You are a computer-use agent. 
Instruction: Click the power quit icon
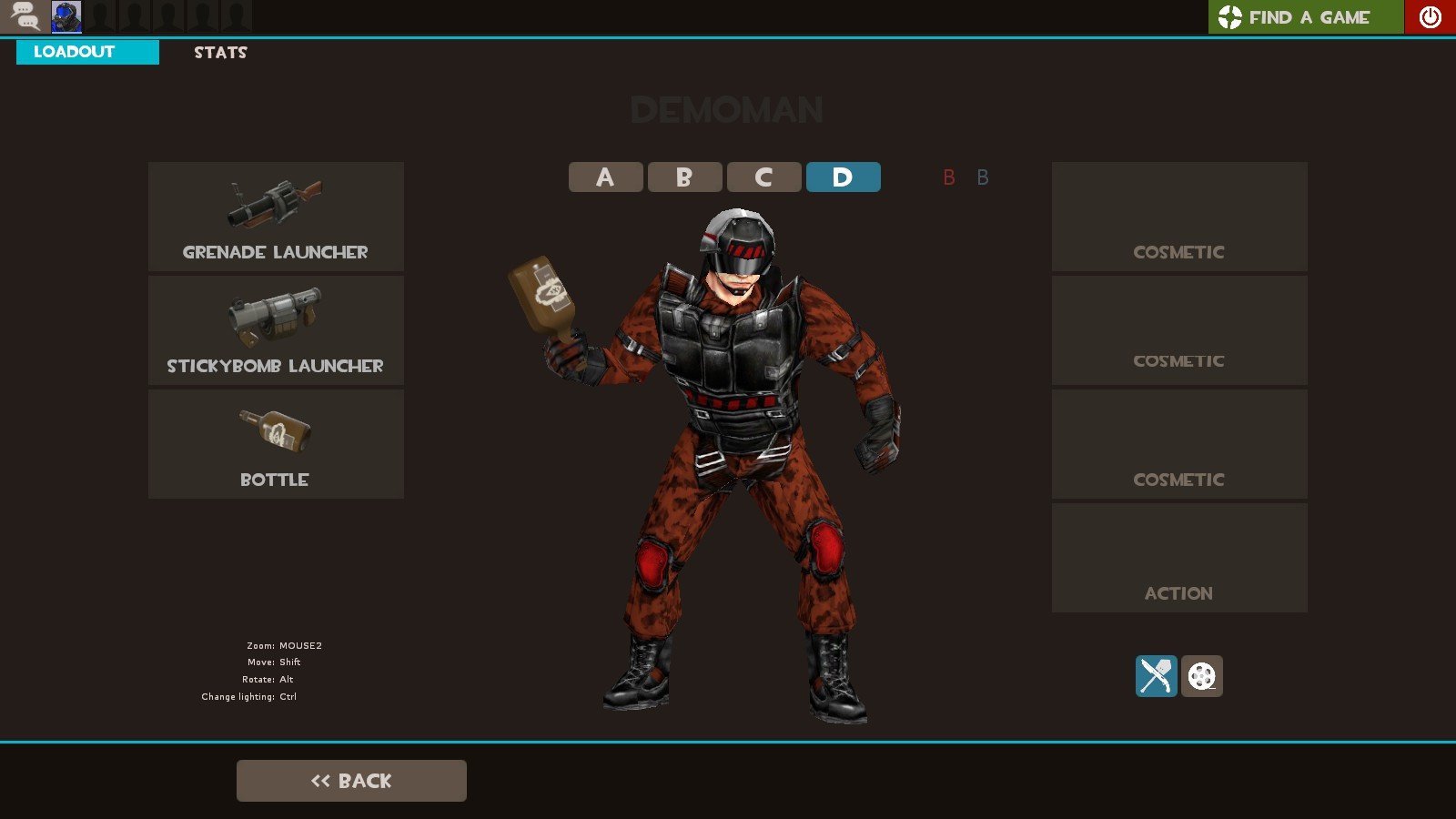1431,16
